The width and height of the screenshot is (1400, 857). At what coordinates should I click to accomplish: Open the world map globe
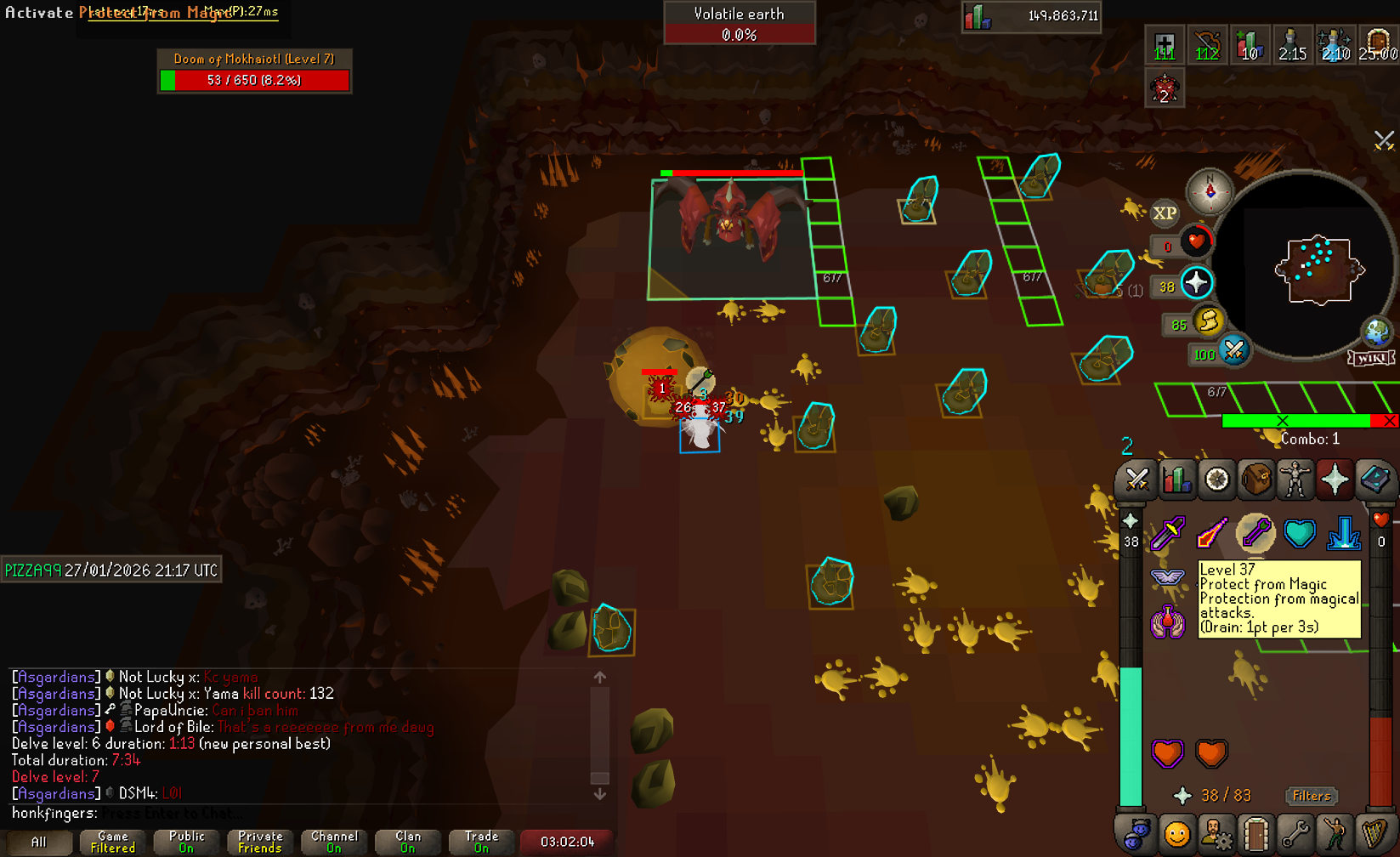point(1375,332)
